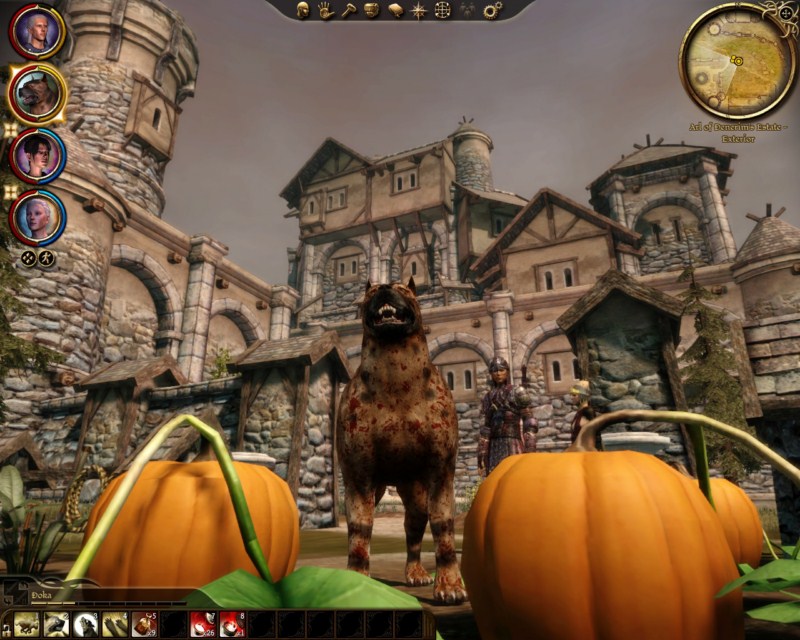
Task: Select the white-haired man party portrait
Action: pyautogui.click(x=36, y=32)
